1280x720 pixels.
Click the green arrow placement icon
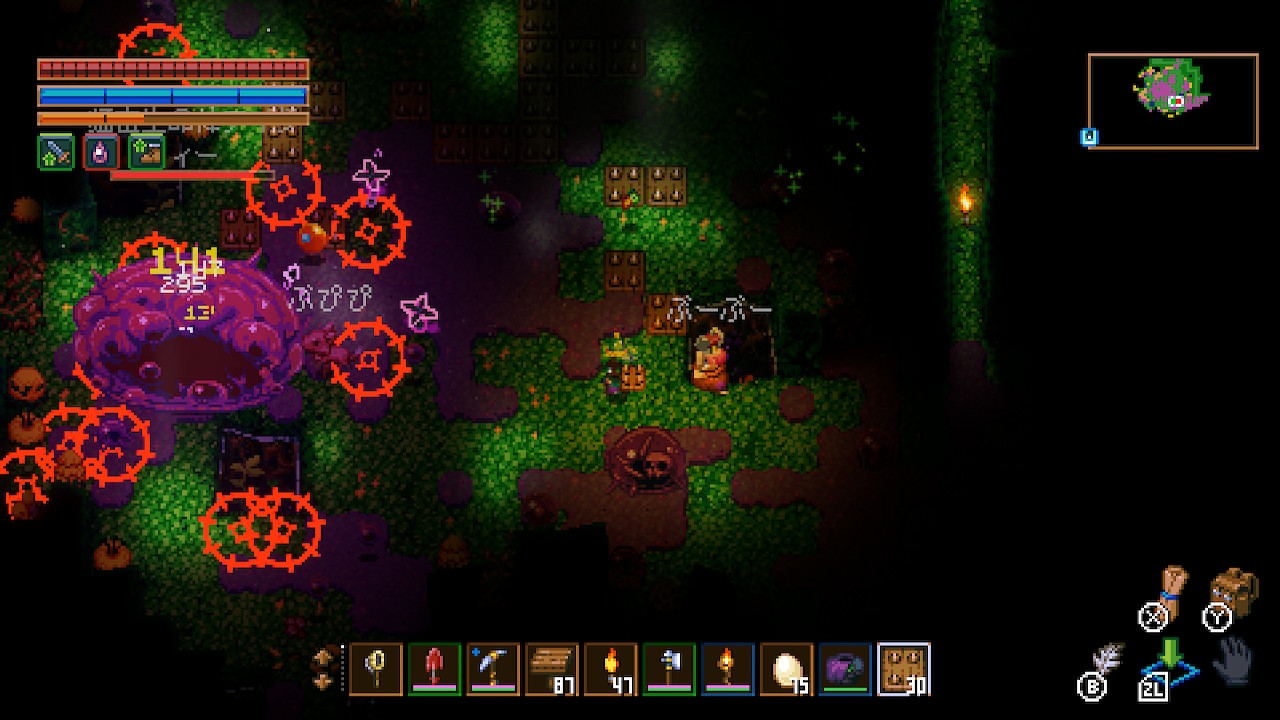tap(1171, 655)
